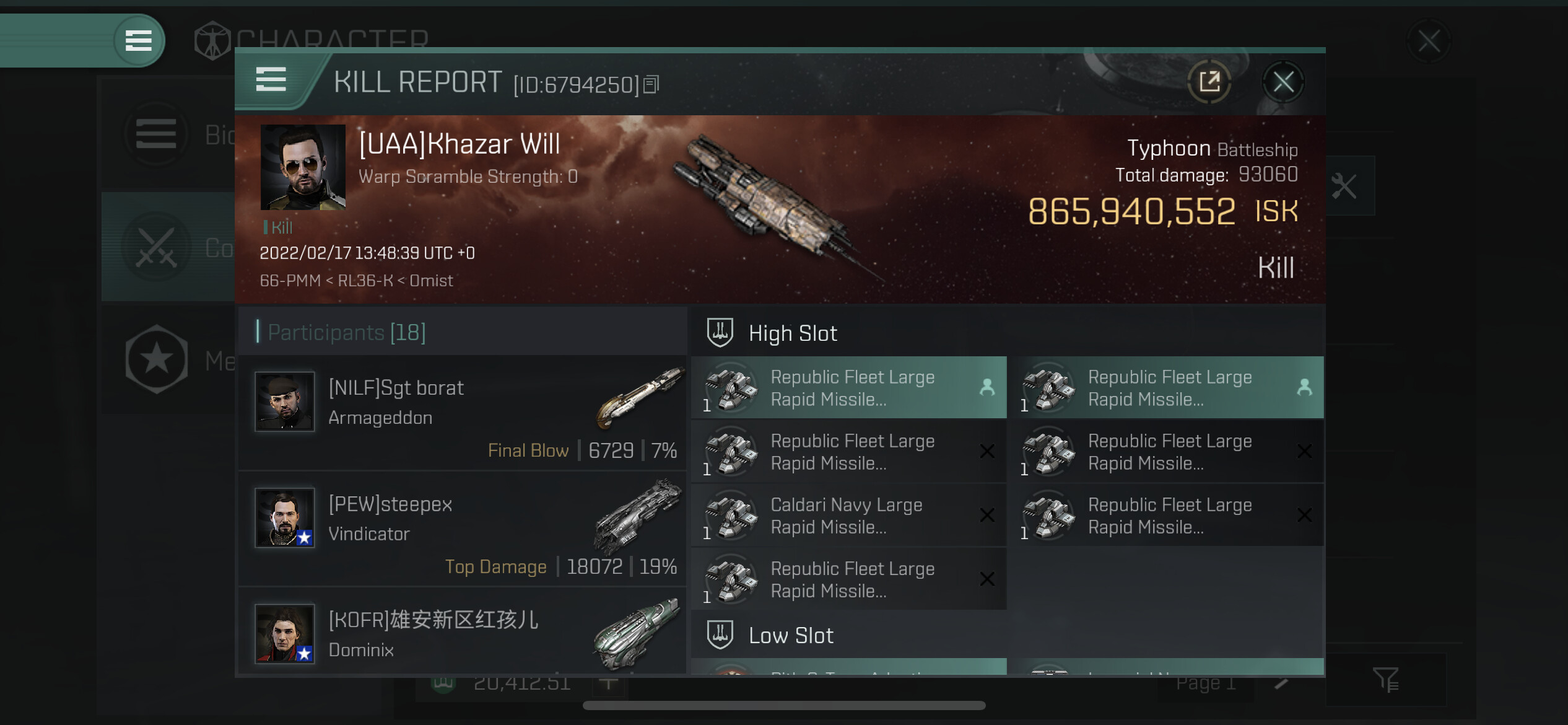
Task: Share the kill report via export icon
Action: click(x=1209, y=82)
